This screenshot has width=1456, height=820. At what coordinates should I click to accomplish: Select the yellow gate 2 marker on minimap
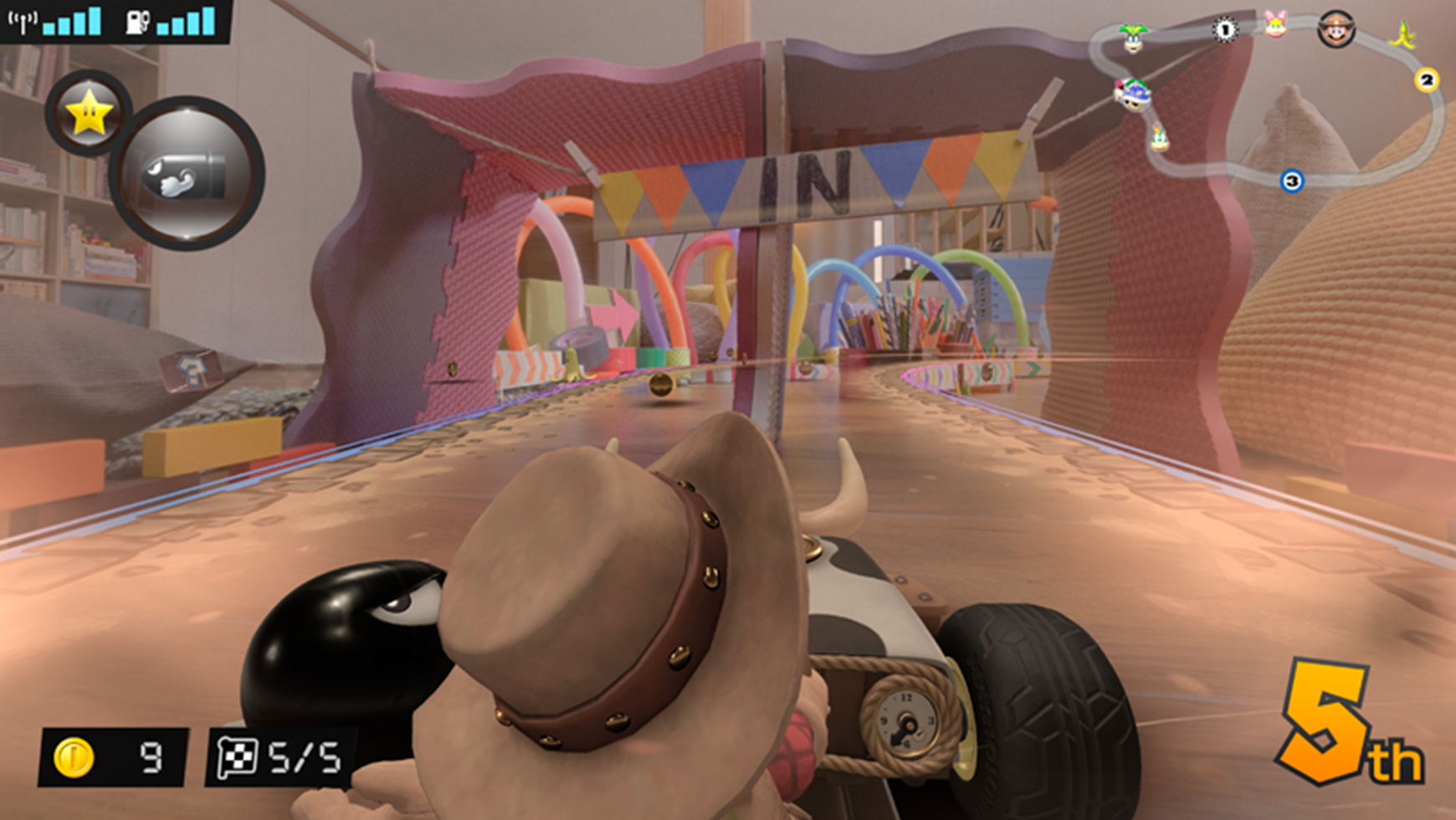tap(1427, 79)
